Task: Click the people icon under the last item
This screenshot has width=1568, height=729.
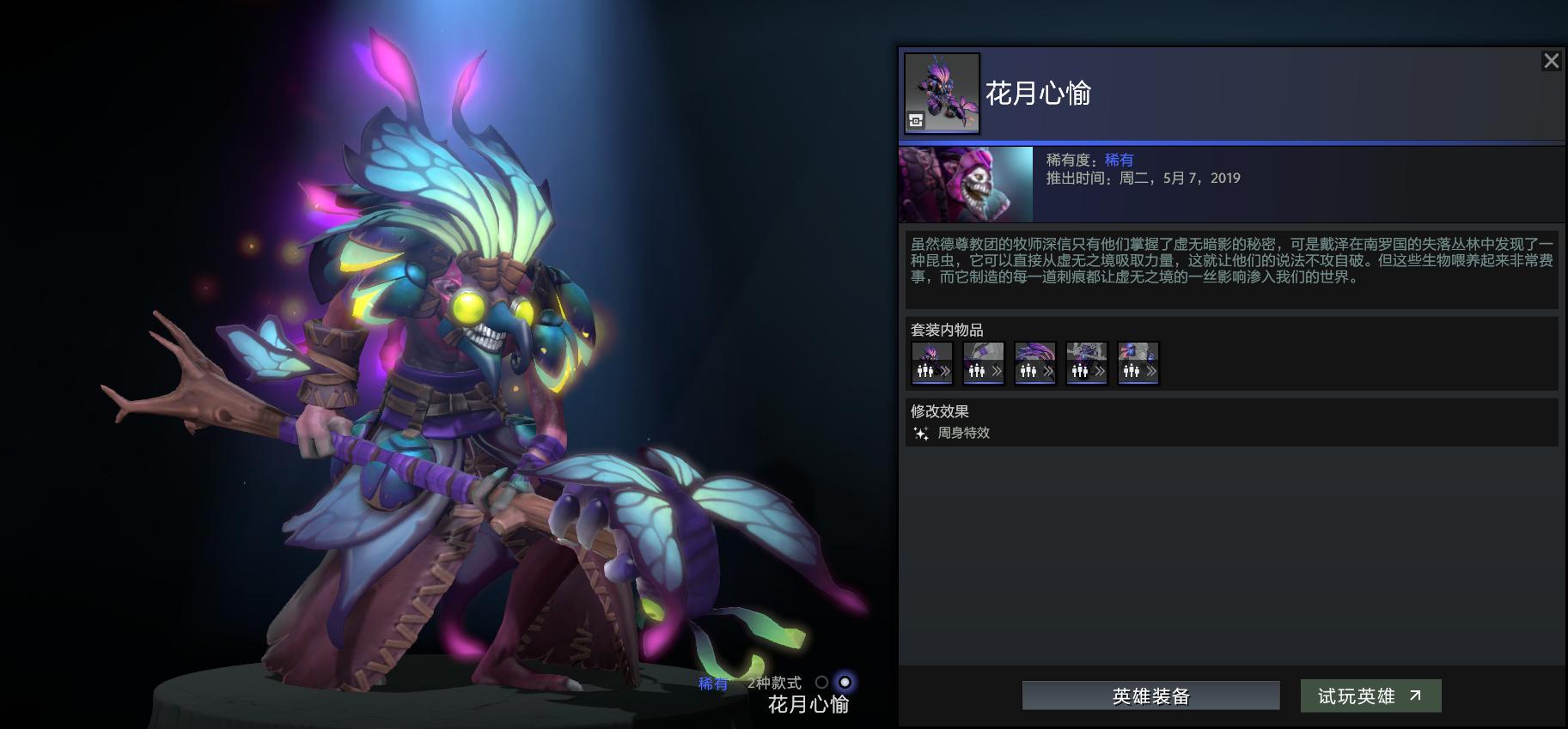Action: [1133, 371]
